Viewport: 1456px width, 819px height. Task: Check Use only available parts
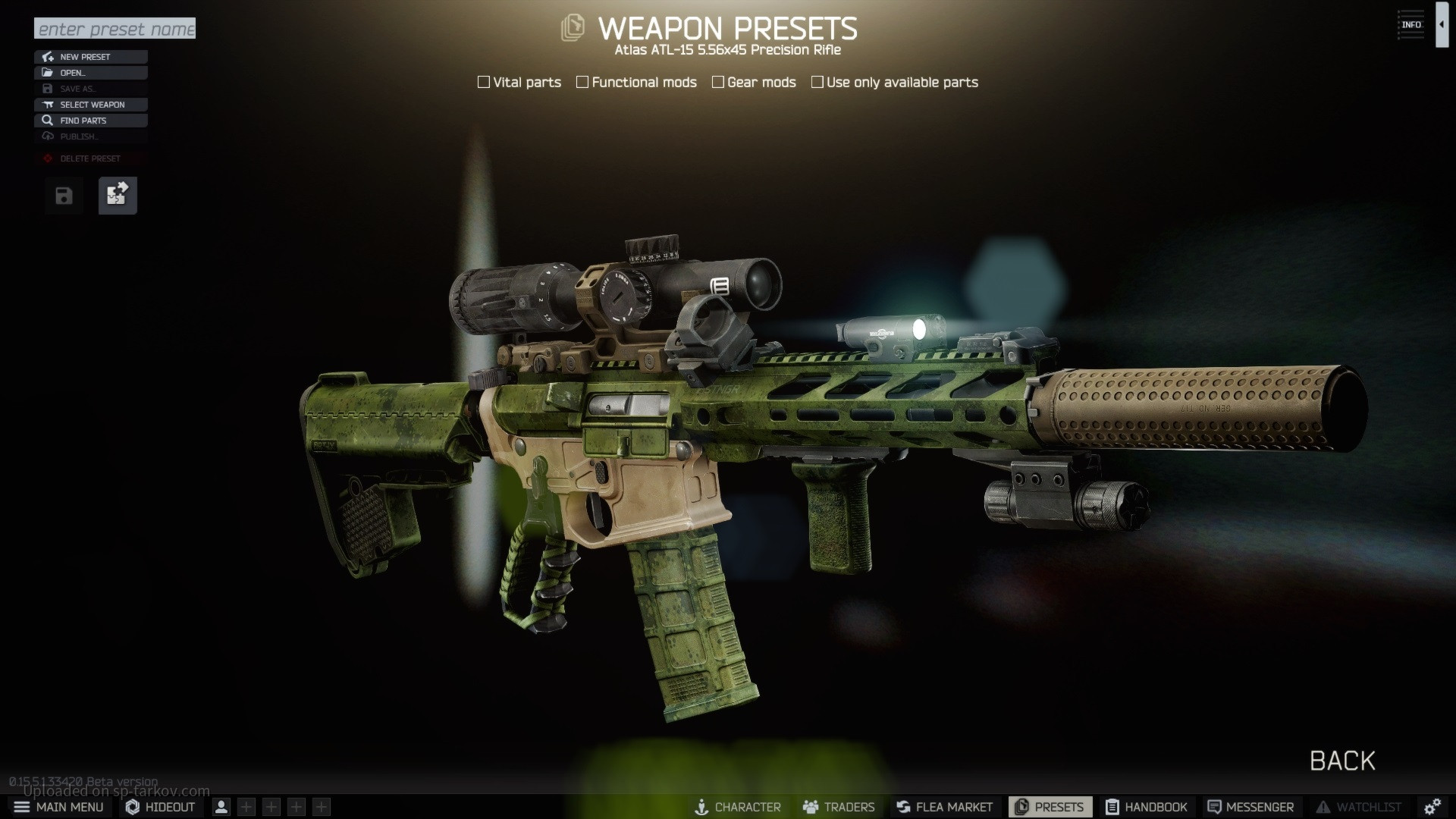pos(817,82)
